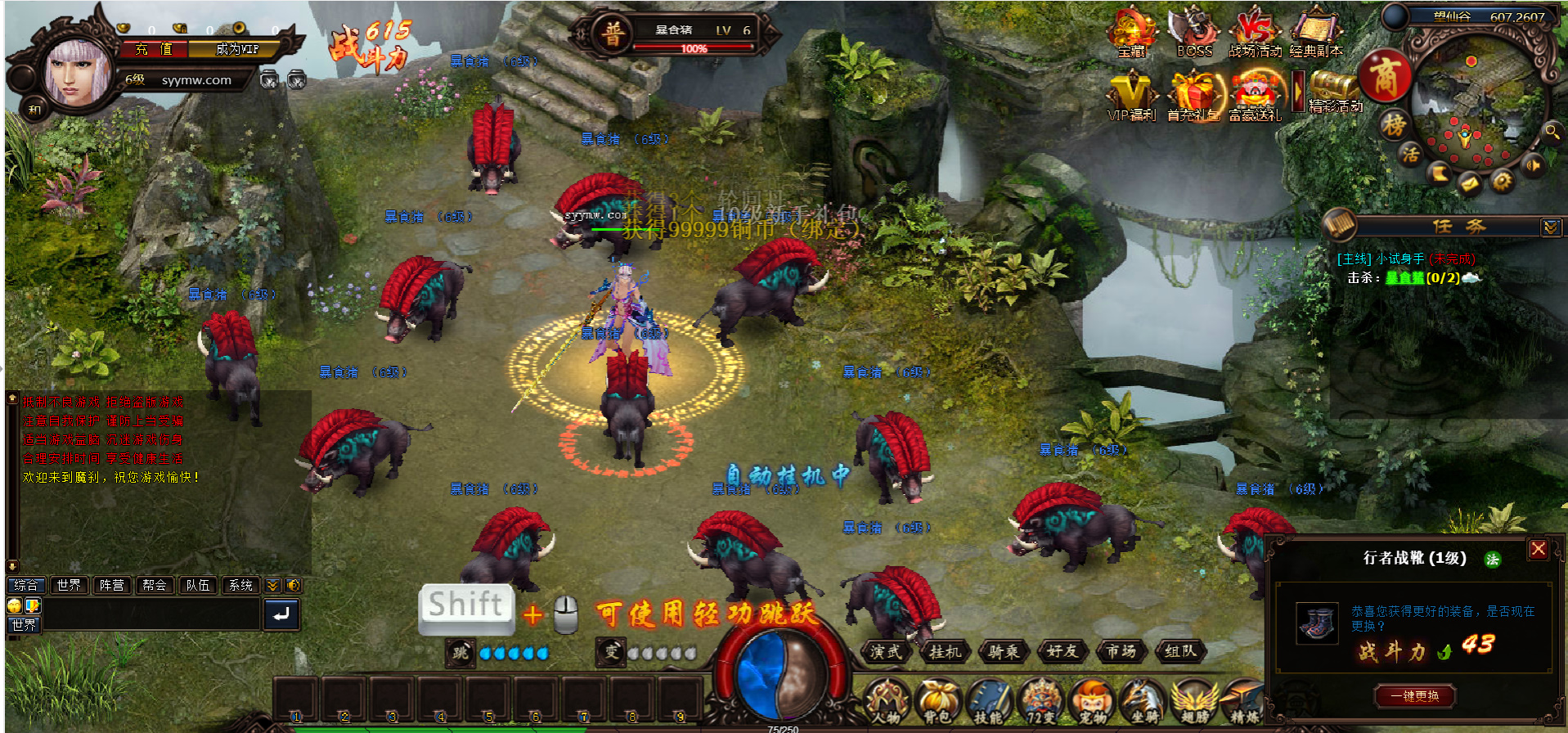The height and width of the screenshot is (733, 1568).
Task: Open the 市场 market button
Action: pyautogui.click(x=1121, y=651)
